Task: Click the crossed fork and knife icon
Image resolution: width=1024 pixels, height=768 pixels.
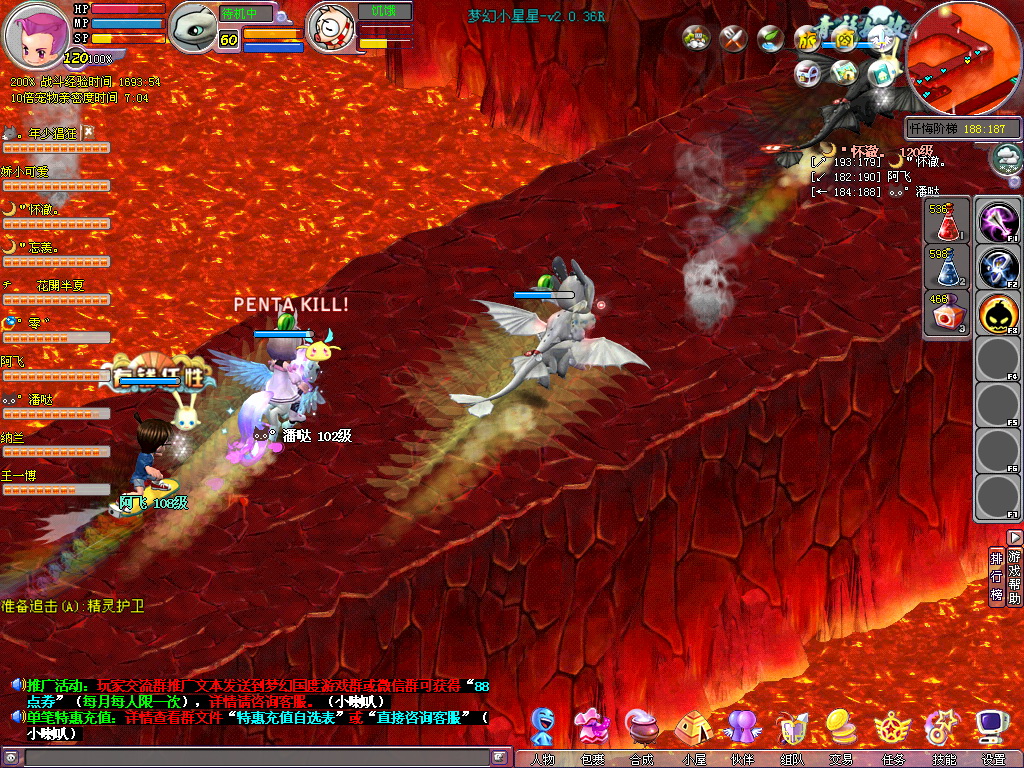Action: click(x=734, y=39)
